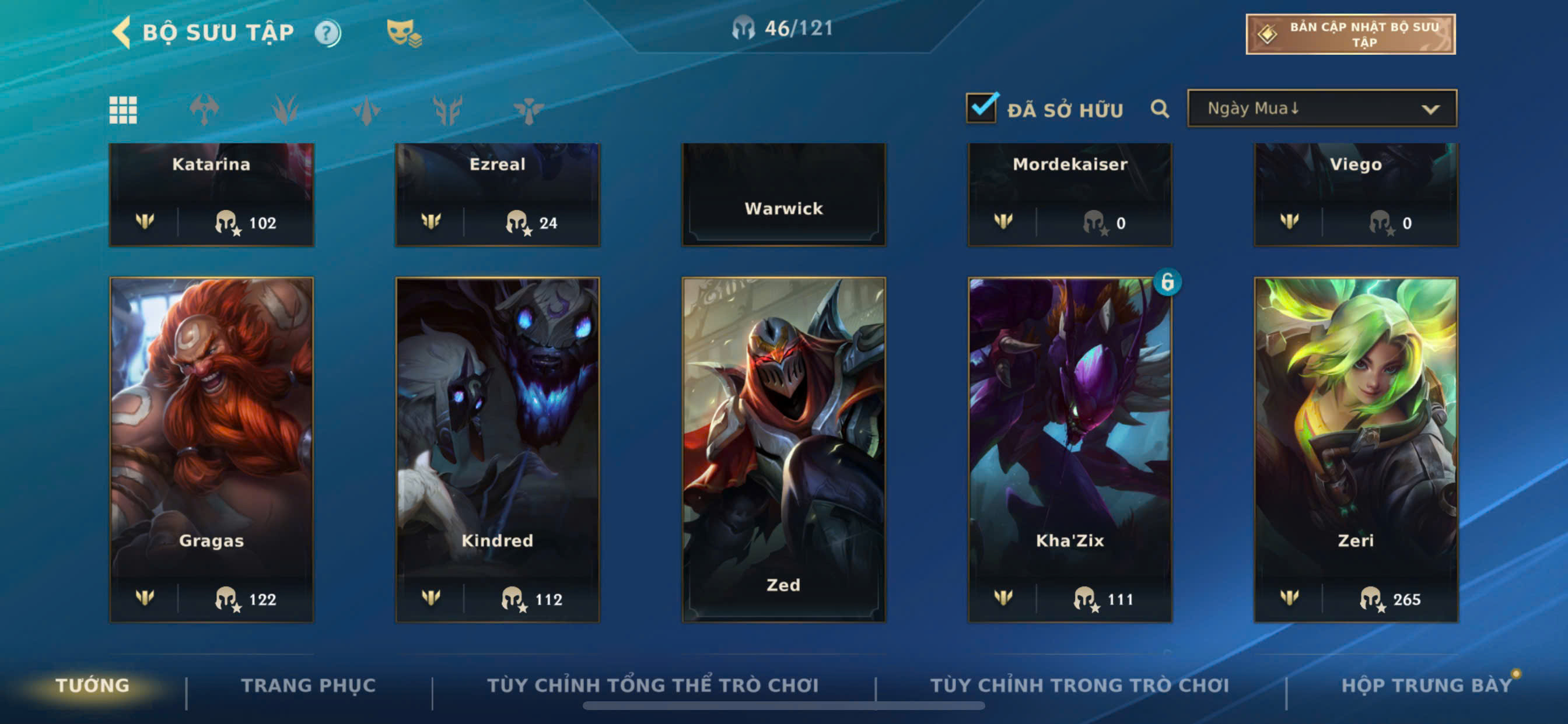Choose the Warwick champion card
Screen dimensions: 1568x724
[783, 194]
